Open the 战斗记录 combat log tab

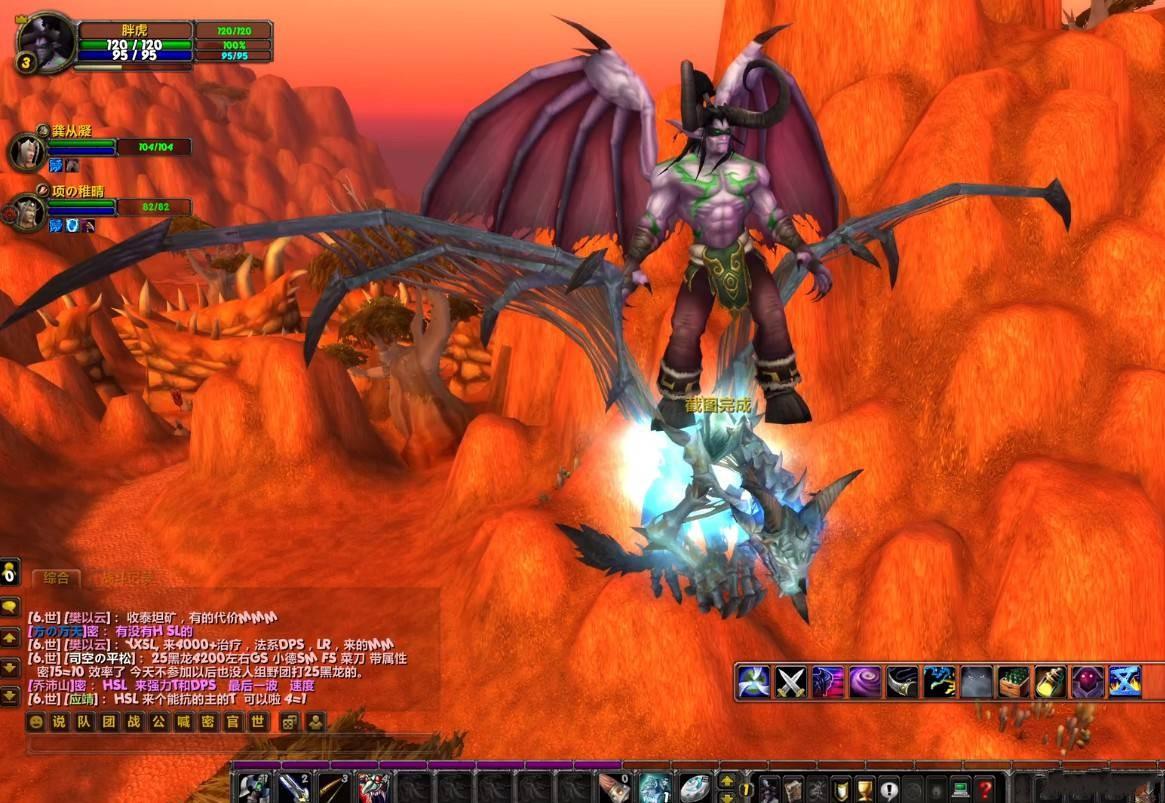pos(124,578)
